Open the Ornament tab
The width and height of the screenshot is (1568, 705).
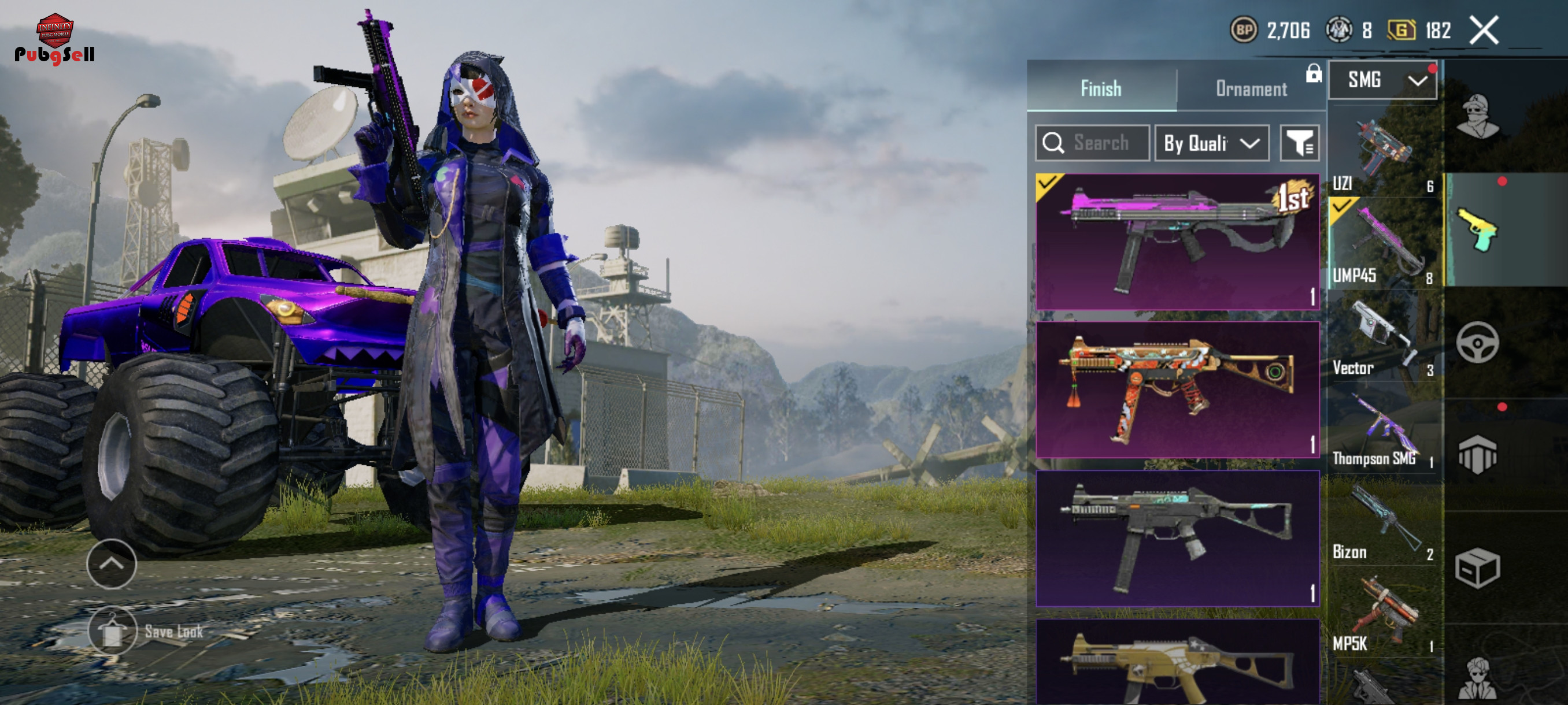[x=1251, y=88]
